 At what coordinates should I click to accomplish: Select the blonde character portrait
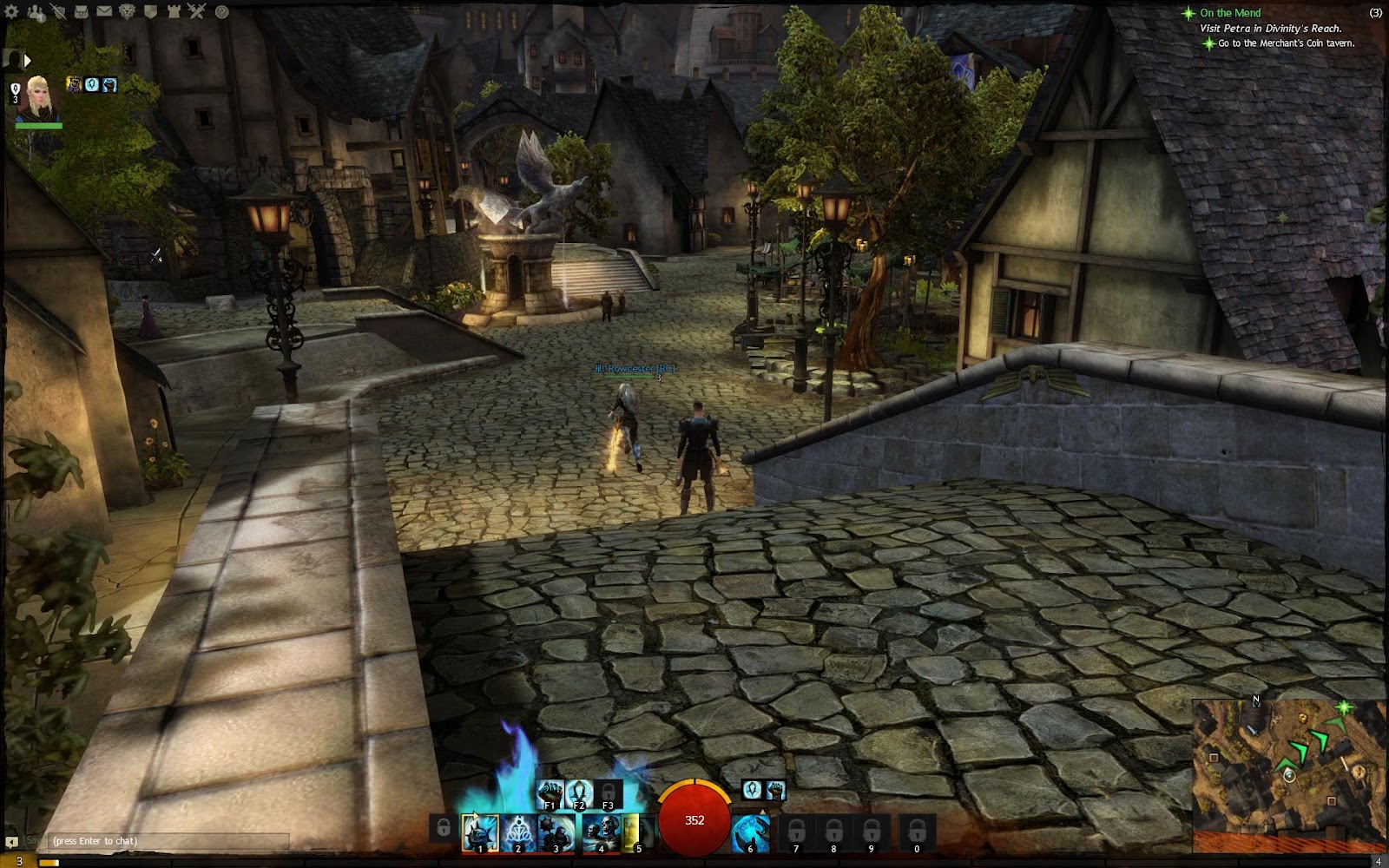(x=39, y=100)
